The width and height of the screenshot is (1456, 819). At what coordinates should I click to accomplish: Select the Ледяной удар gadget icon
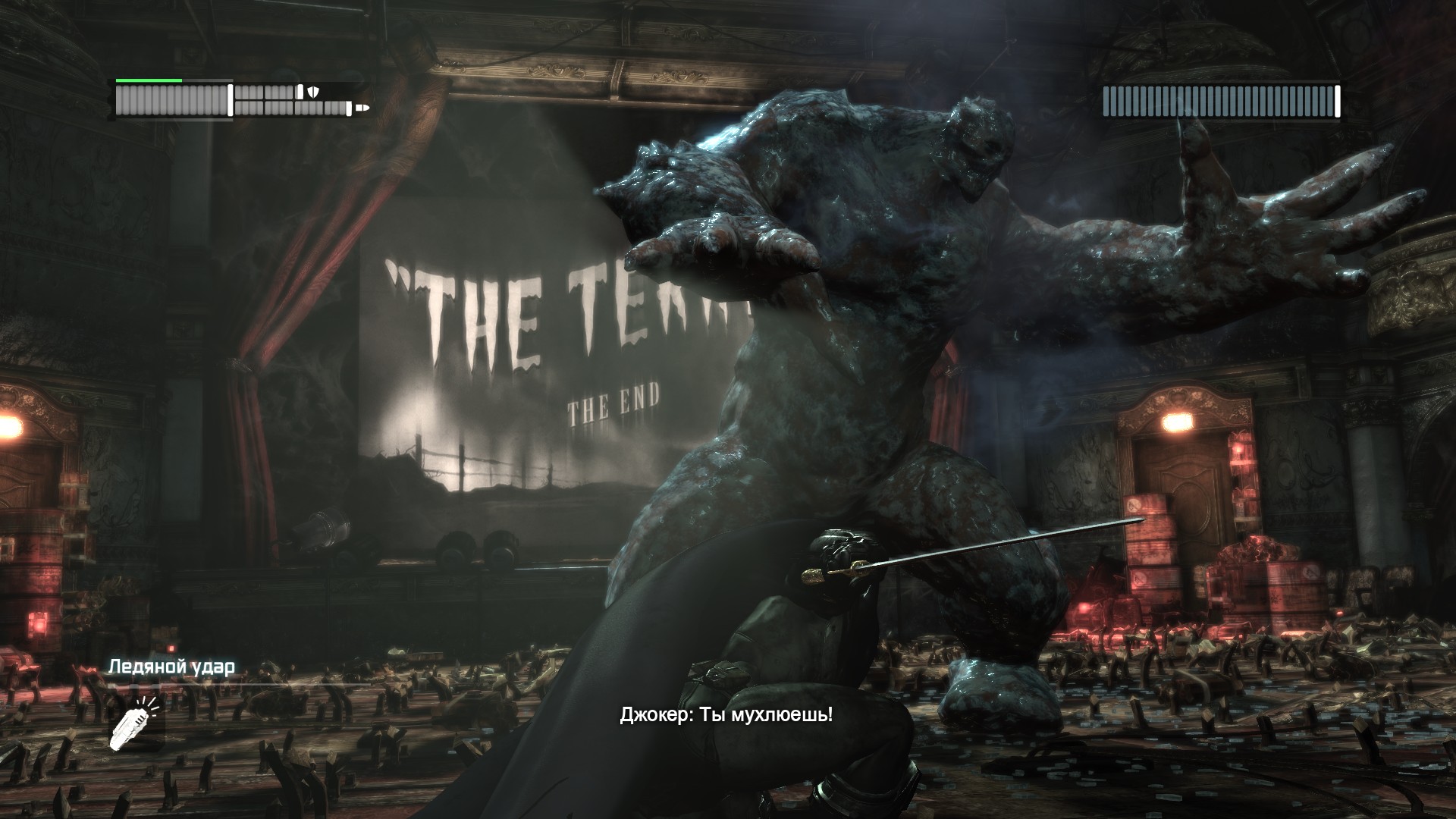(135, 721)
